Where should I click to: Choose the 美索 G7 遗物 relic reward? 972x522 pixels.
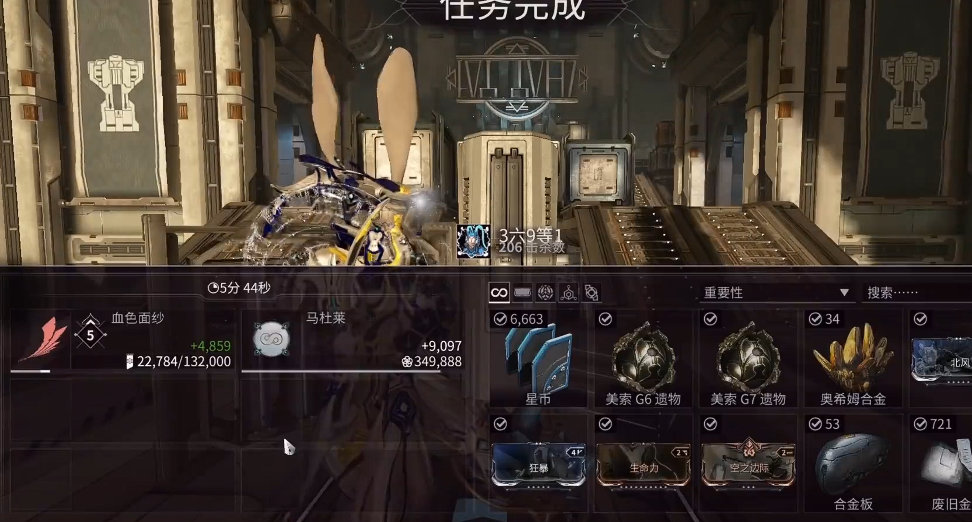pos(748,358)
